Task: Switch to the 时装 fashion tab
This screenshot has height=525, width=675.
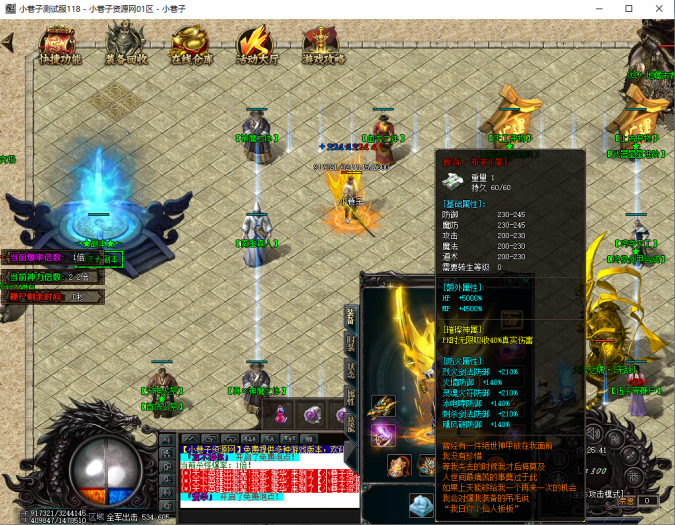Action: click(351, 343)
